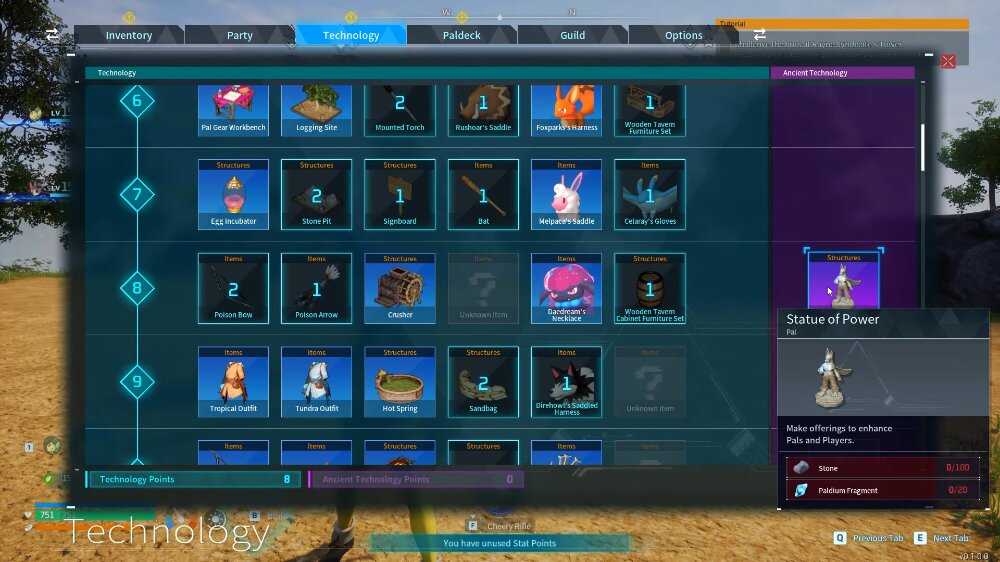Select the Statue of Power ancient technology
This screenshot has height=562, width=1000.
pyautogui.click(x=843, y=281)
